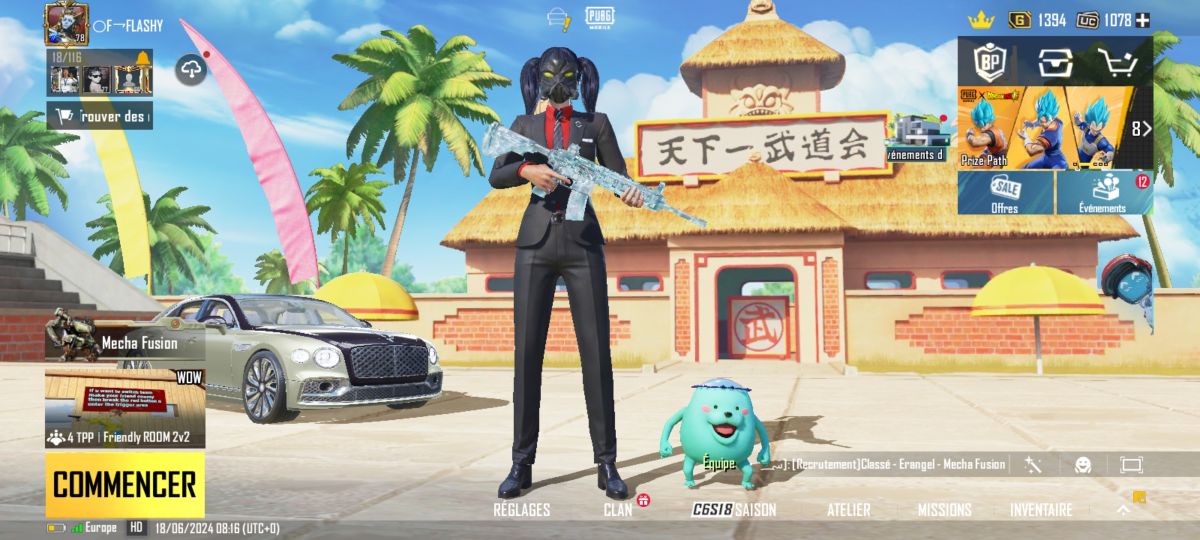This screenshot has height=540, width=1200.
Task: Open the ATELIER menu
Action: click(848, 510)
